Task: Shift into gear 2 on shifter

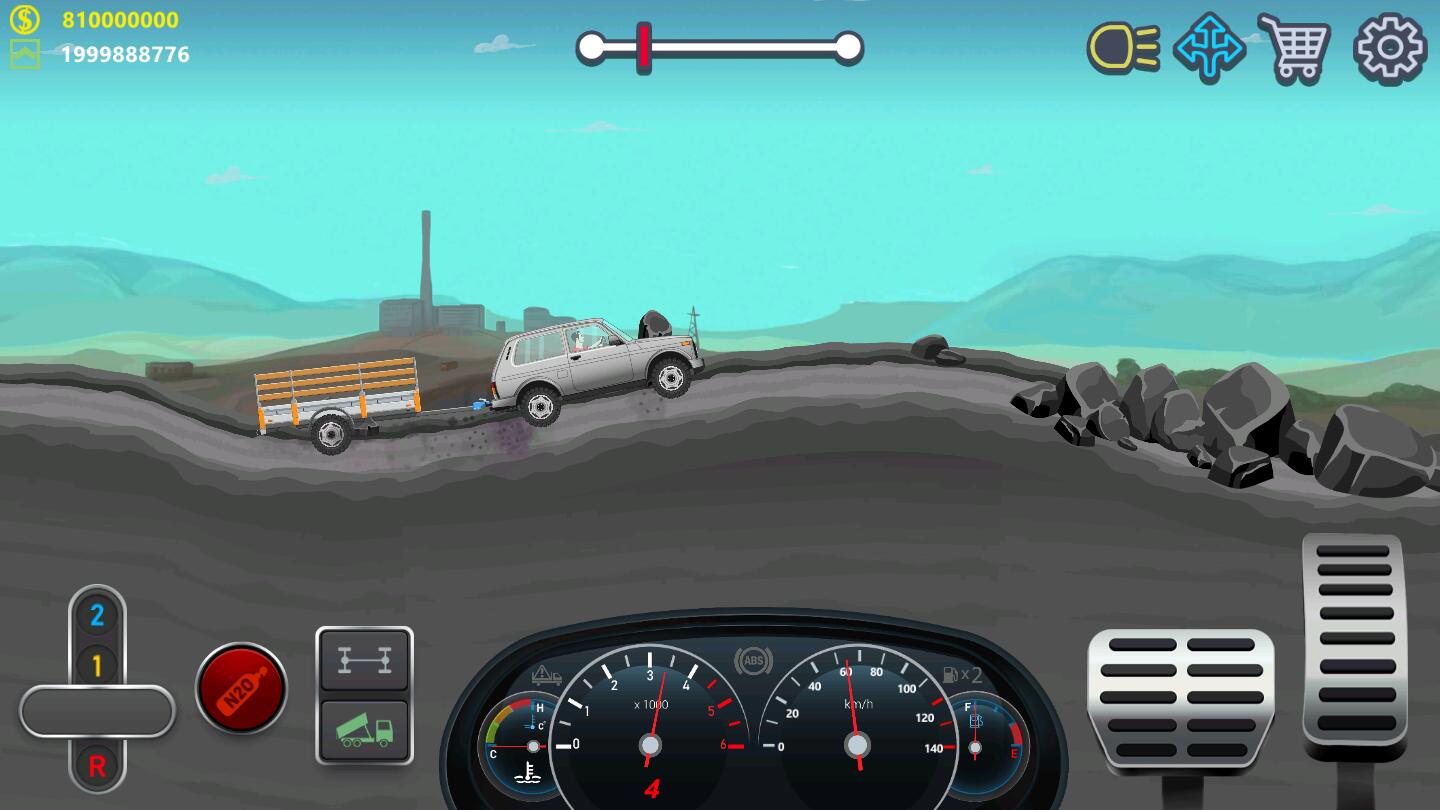Action: click(97, 615)
